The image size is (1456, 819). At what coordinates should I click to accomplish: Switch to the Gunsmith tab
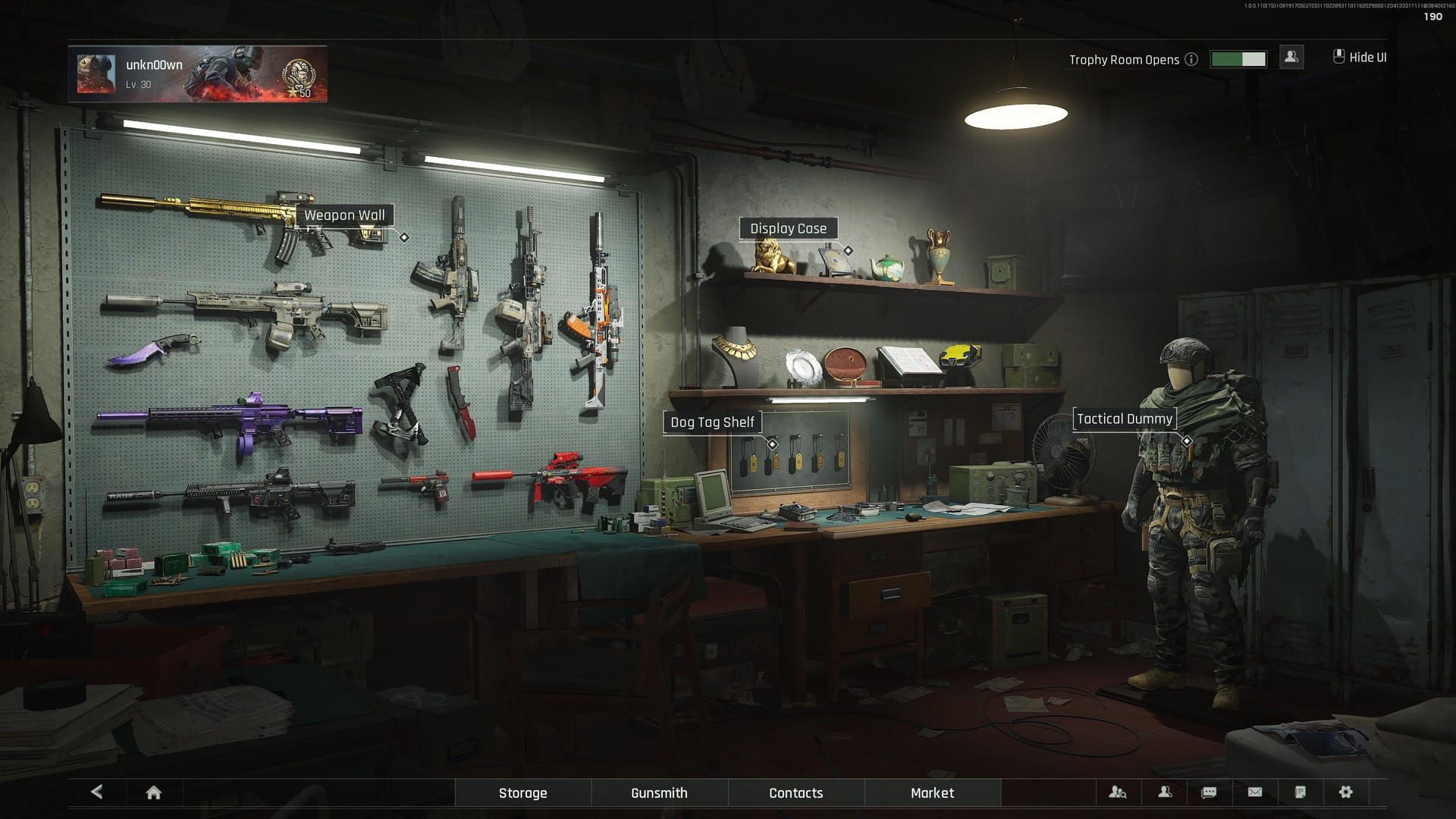coord(659,792)
